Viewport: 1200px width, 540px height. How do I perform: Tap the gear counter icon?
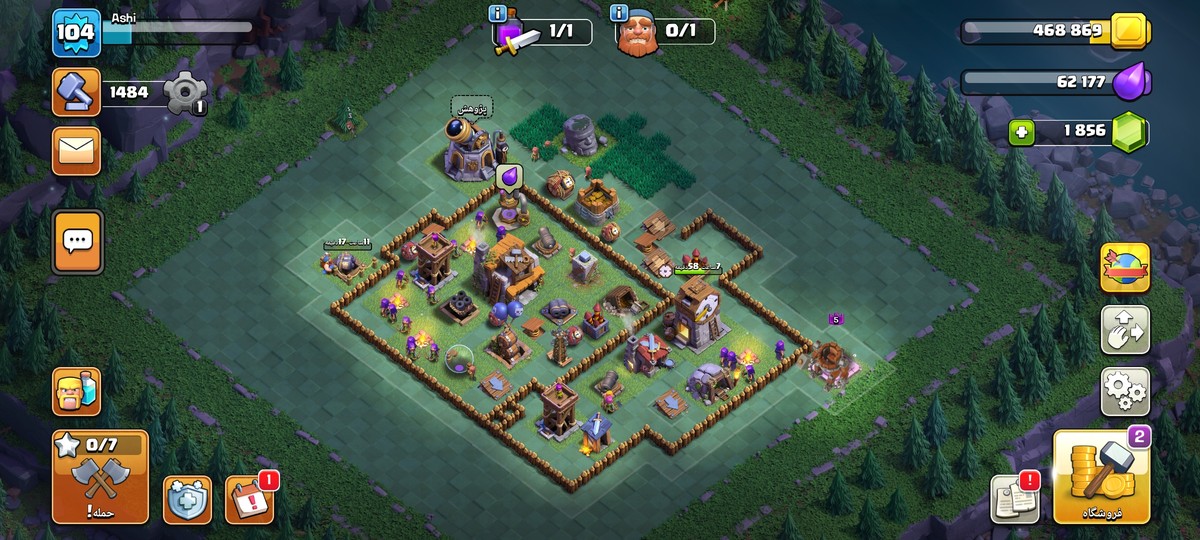185,93
